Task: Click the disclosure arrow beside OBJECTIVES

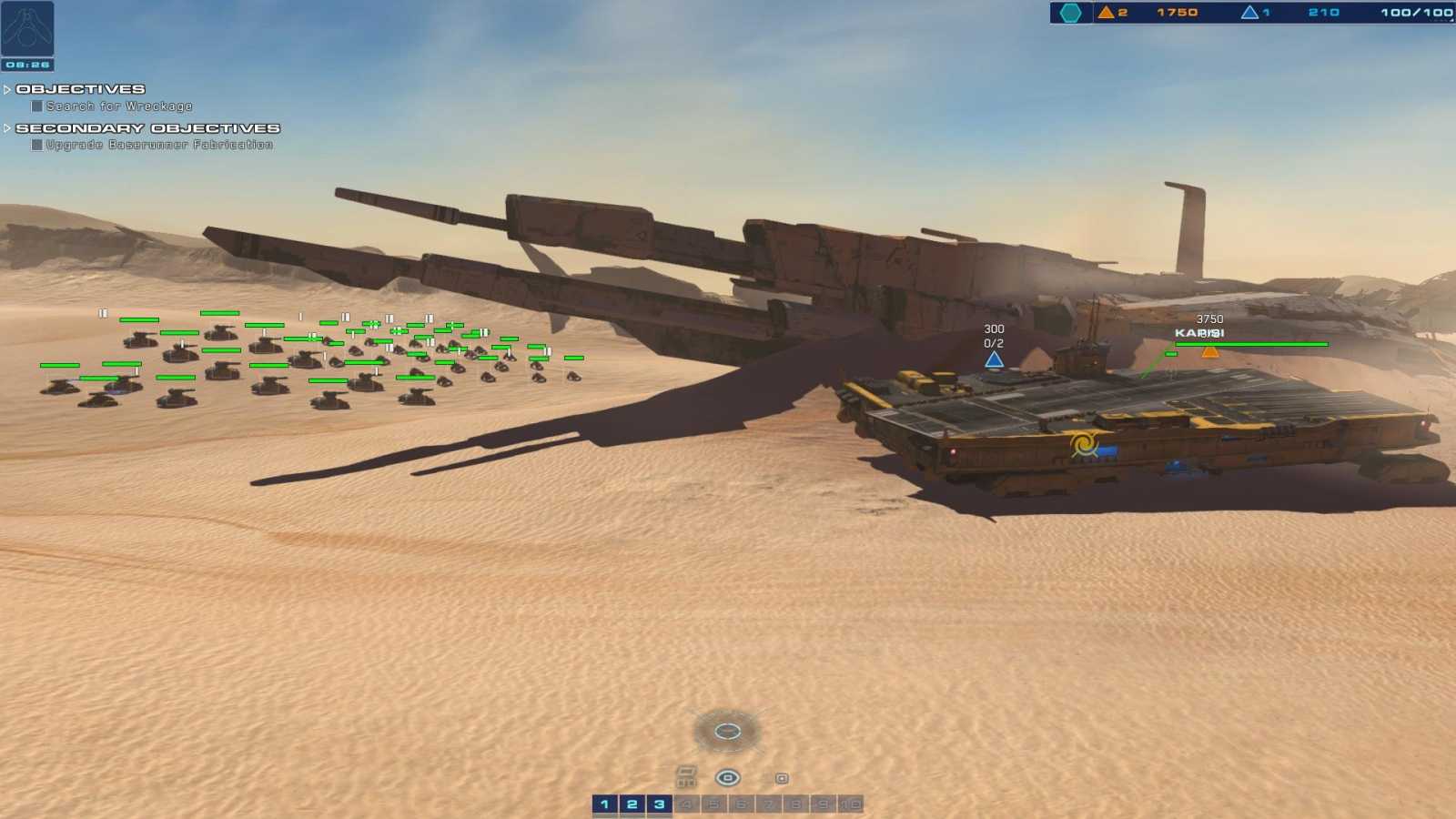Action: point(7,88)
